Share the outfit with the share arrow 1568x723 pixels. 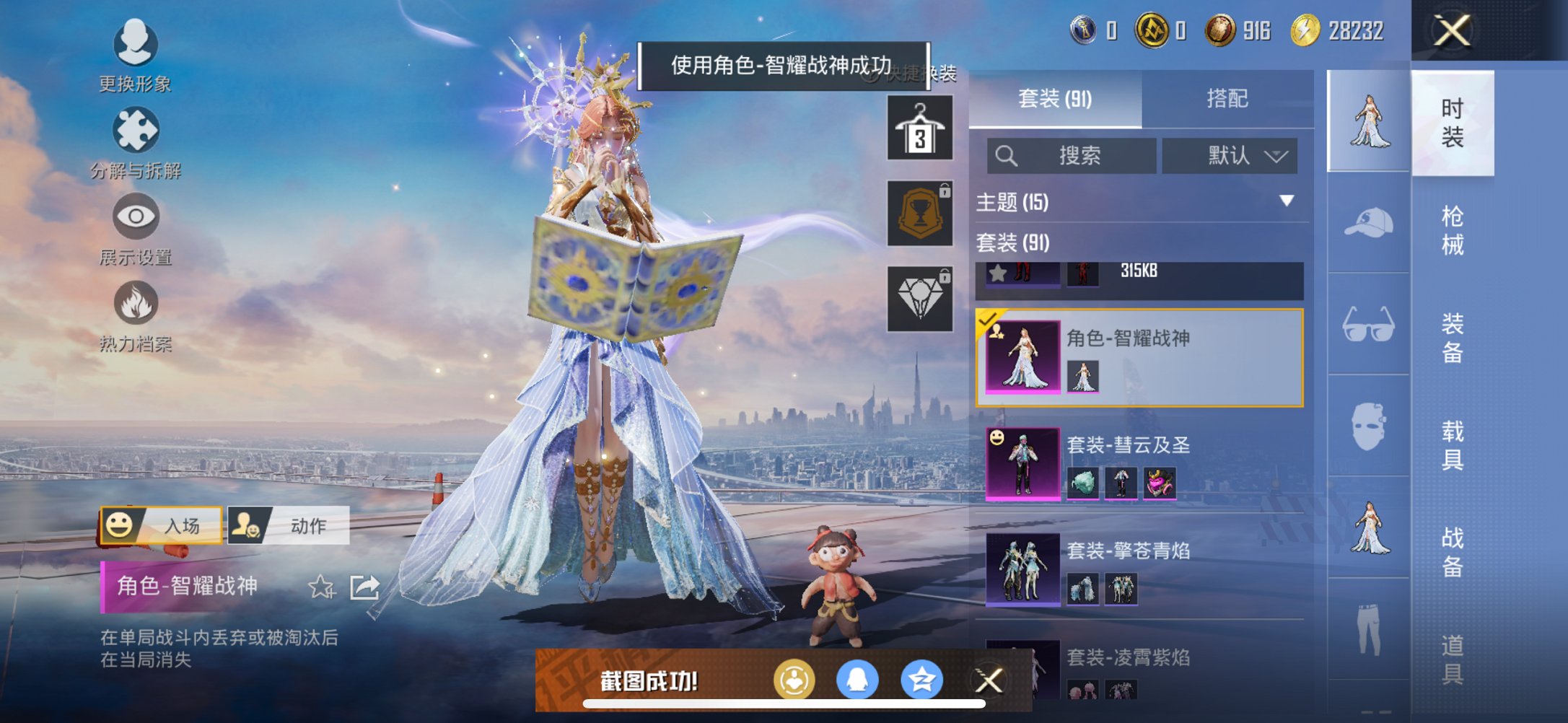tap(364, 587)
